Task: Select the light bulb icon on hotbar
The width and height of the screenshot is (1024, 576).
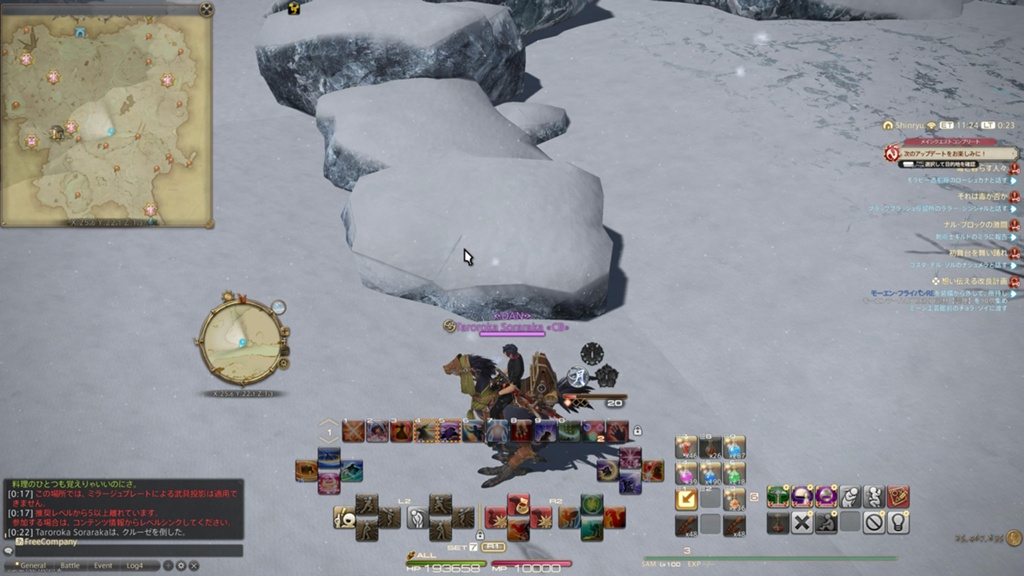Action: (898, 522)
